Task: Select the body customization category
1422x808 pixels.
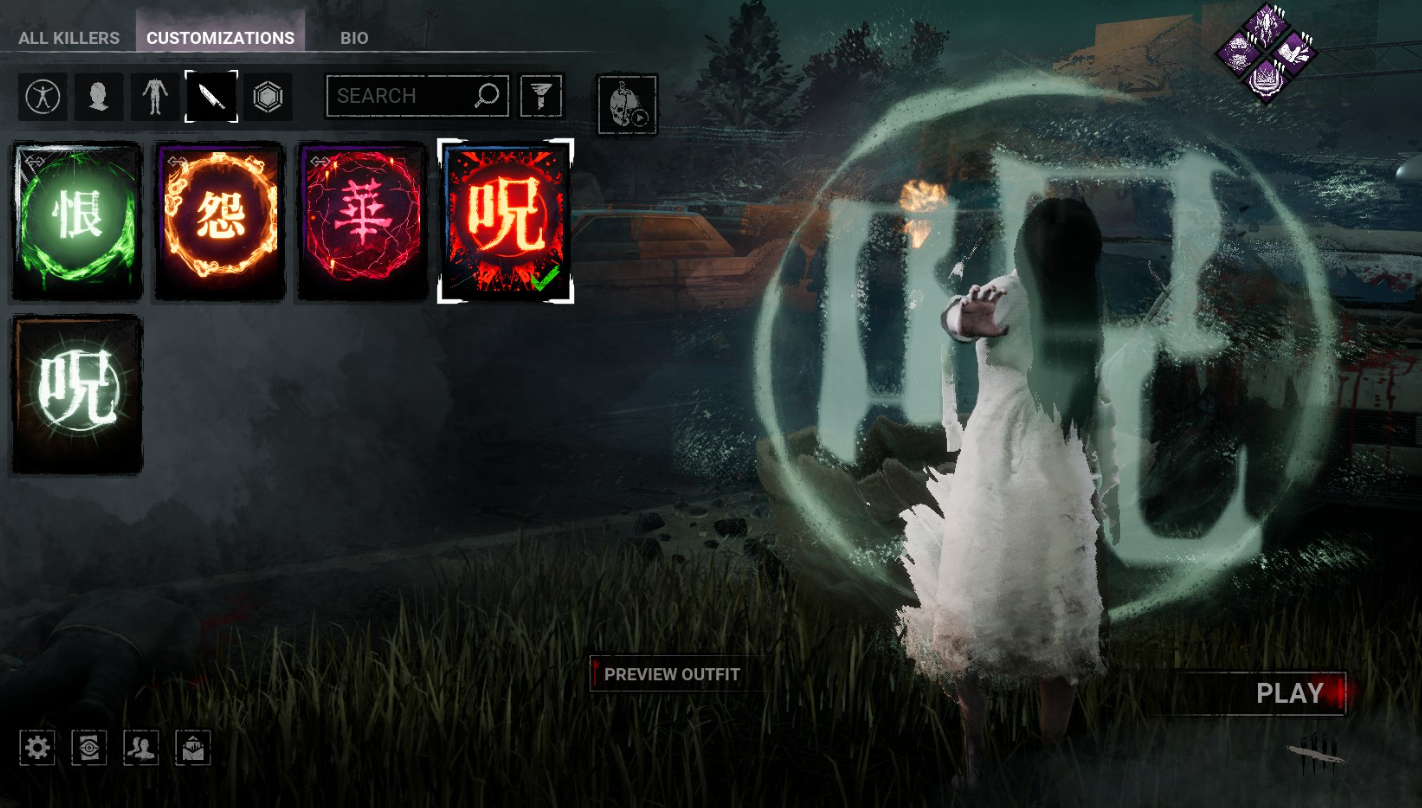Action: pos(154,97)
